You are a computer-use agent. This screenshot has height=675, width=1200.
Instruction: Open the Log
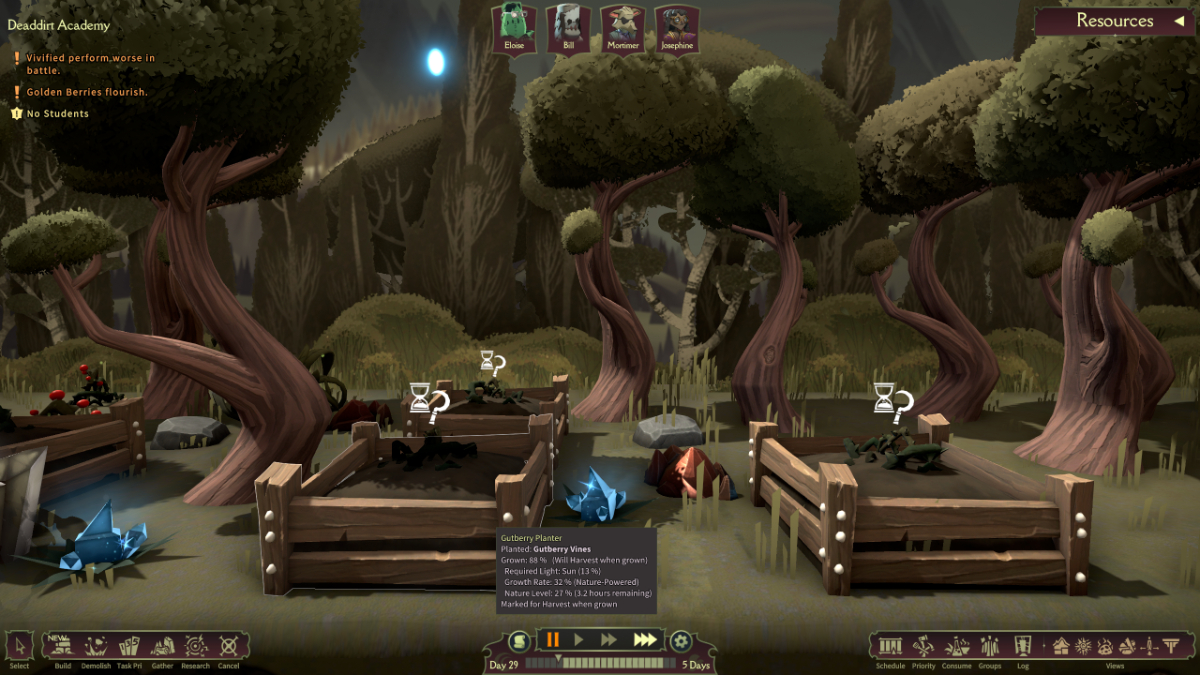[x=1022, y=645]
